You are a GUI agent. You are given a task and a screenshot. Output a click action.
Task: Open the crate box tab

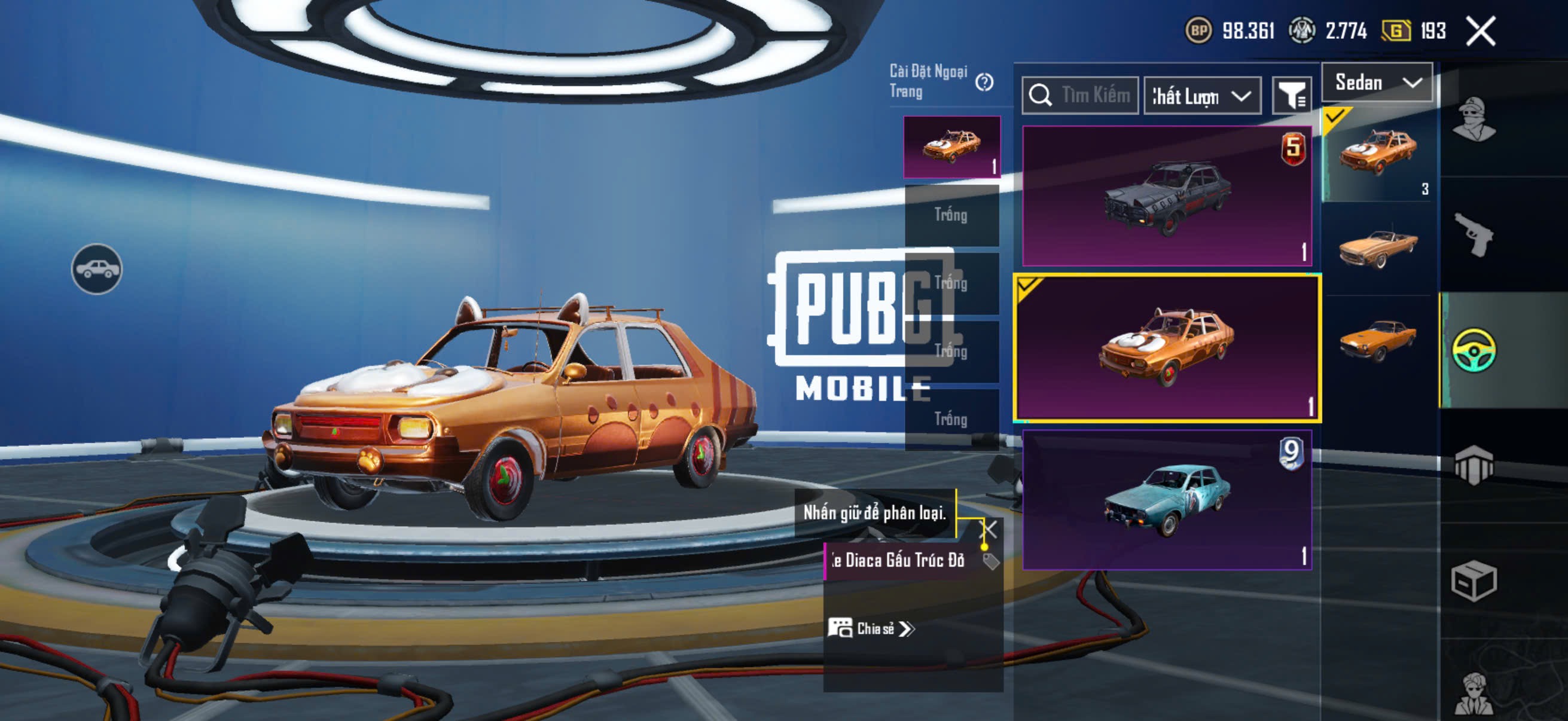pyautogui.click(x=1474, y=581)
